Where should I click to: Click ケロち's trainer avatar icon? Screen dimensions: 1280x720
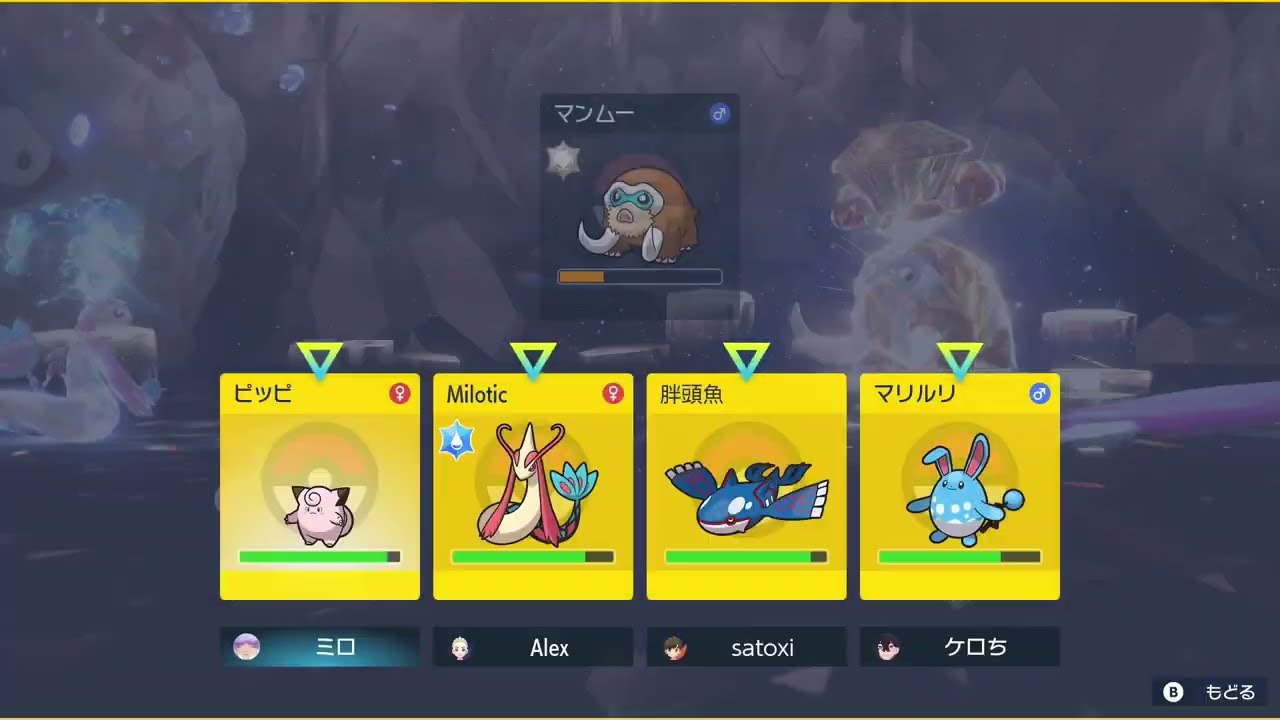(887, 647)
